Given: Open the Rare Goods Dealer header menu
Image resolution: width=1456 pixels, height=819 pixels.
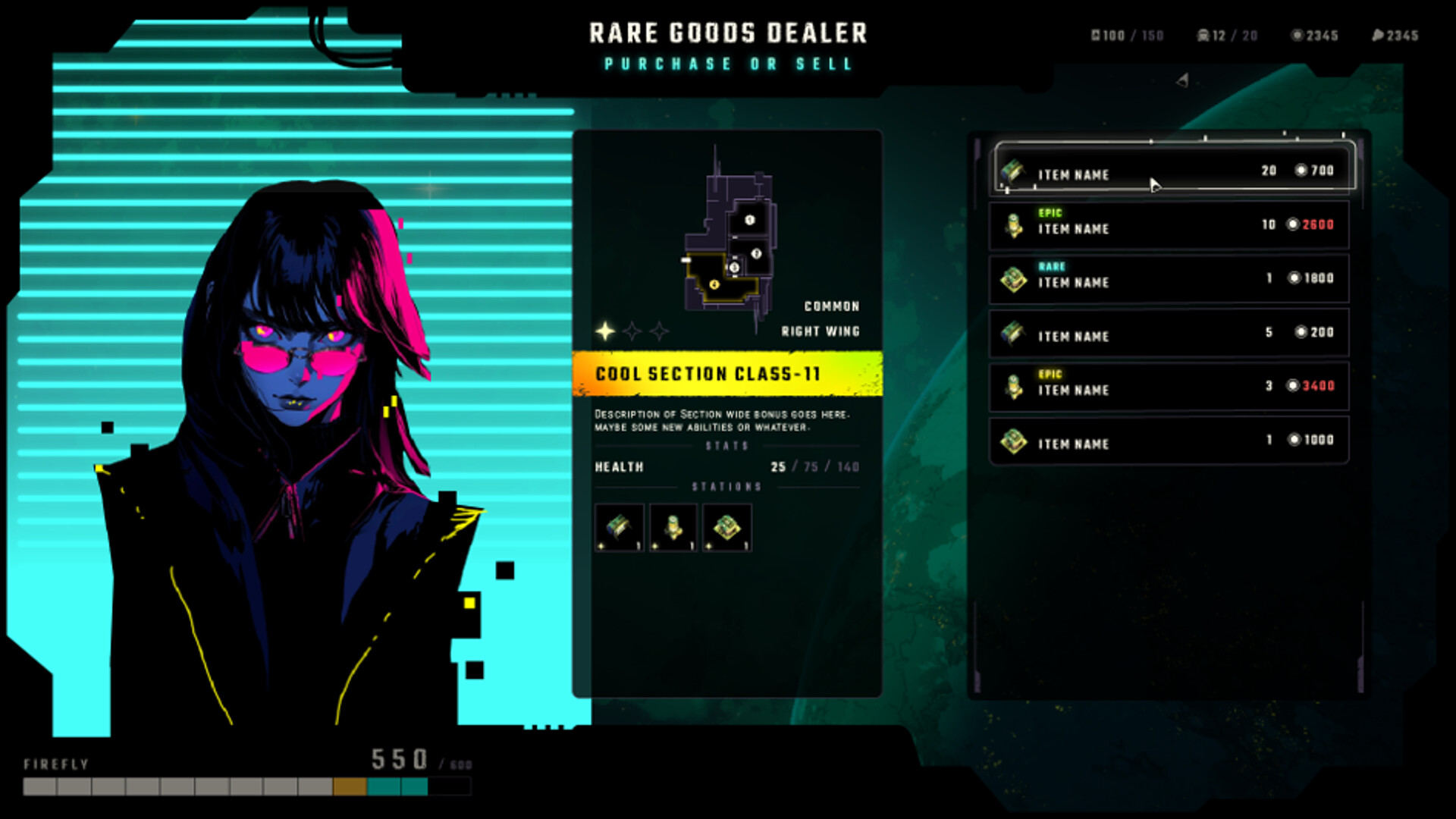Looking at the screenshot, I should pyautogui.click(x=727, y=33).
